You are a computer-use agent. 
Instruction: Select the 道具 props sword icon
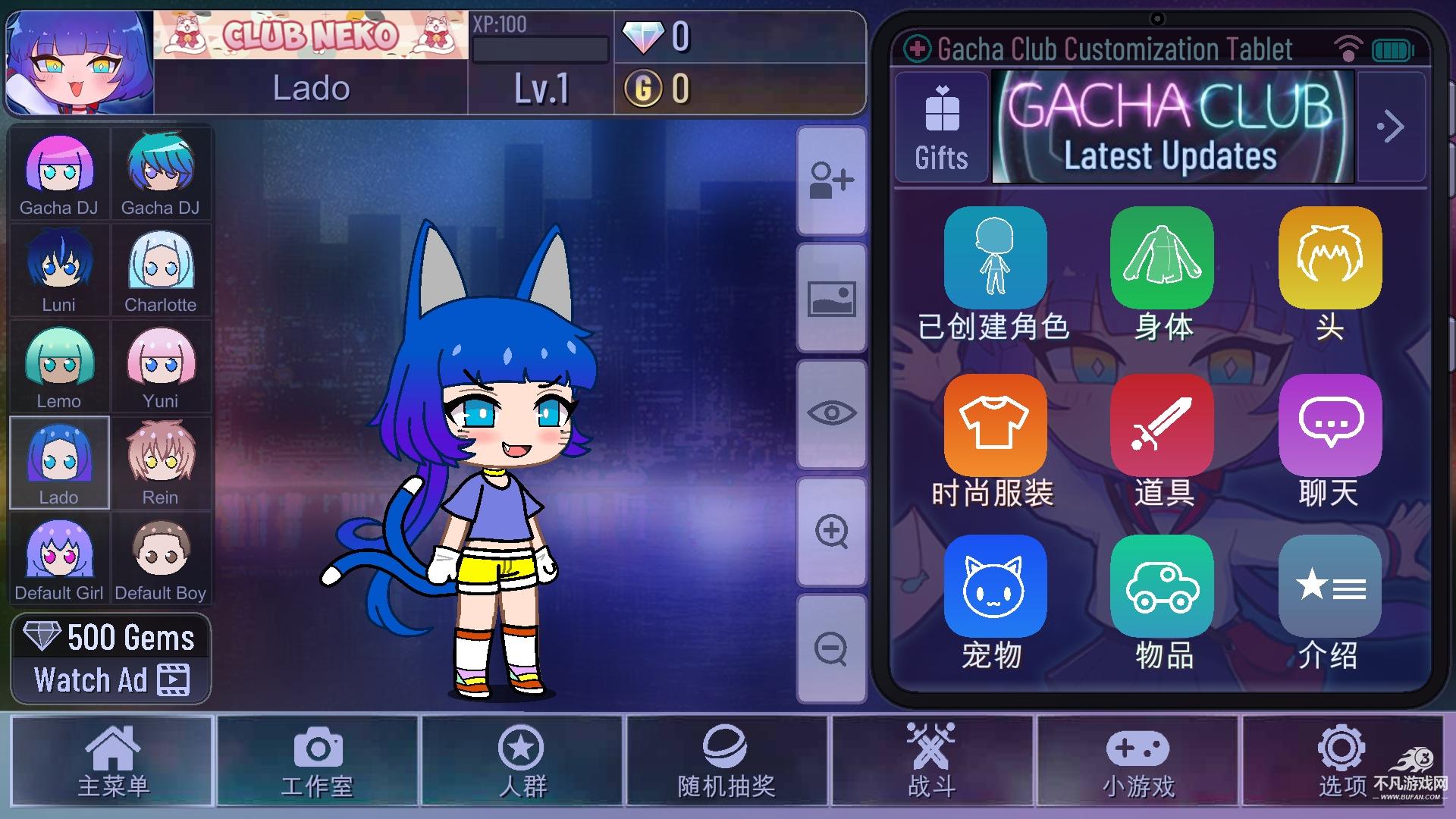click(x=1162, y=425)
